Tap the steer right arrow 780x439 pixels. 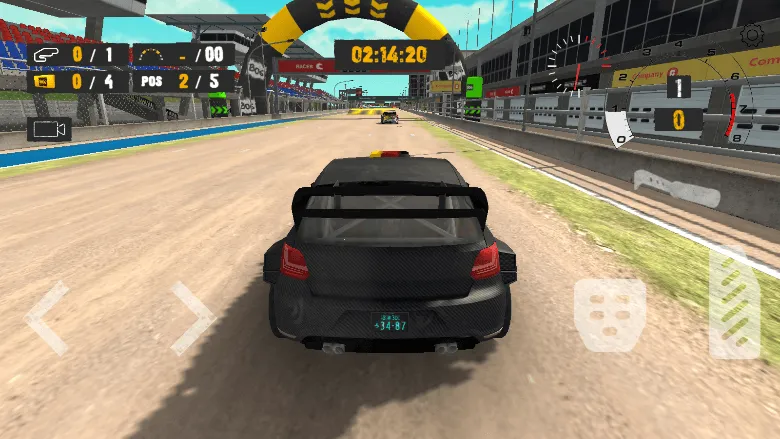click(x=192, y=318)
